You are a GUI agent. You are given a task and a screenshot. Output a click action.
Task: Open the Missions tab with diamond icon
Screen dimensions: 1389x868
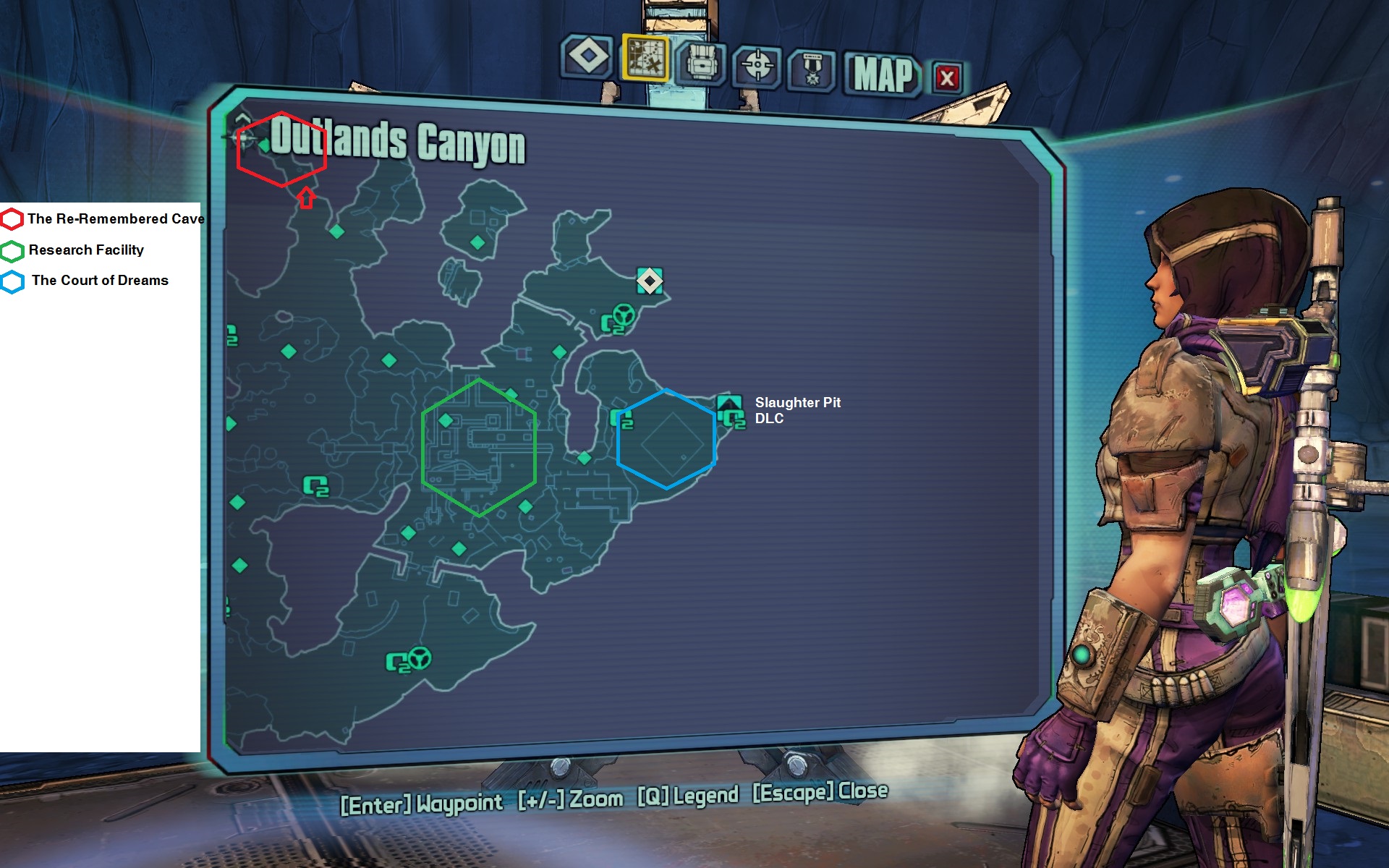[x=587, y=56]
